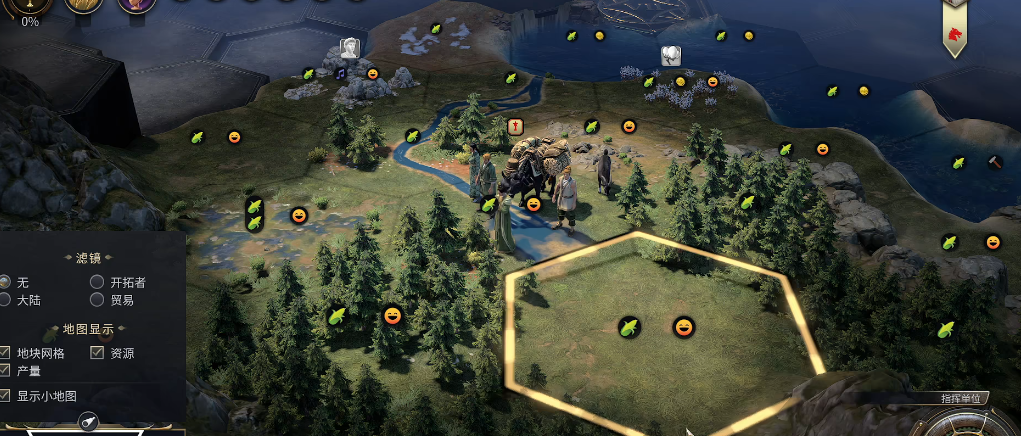Select the 贸易 (trade) lens

pyautogui.click(x=97, y=300)
